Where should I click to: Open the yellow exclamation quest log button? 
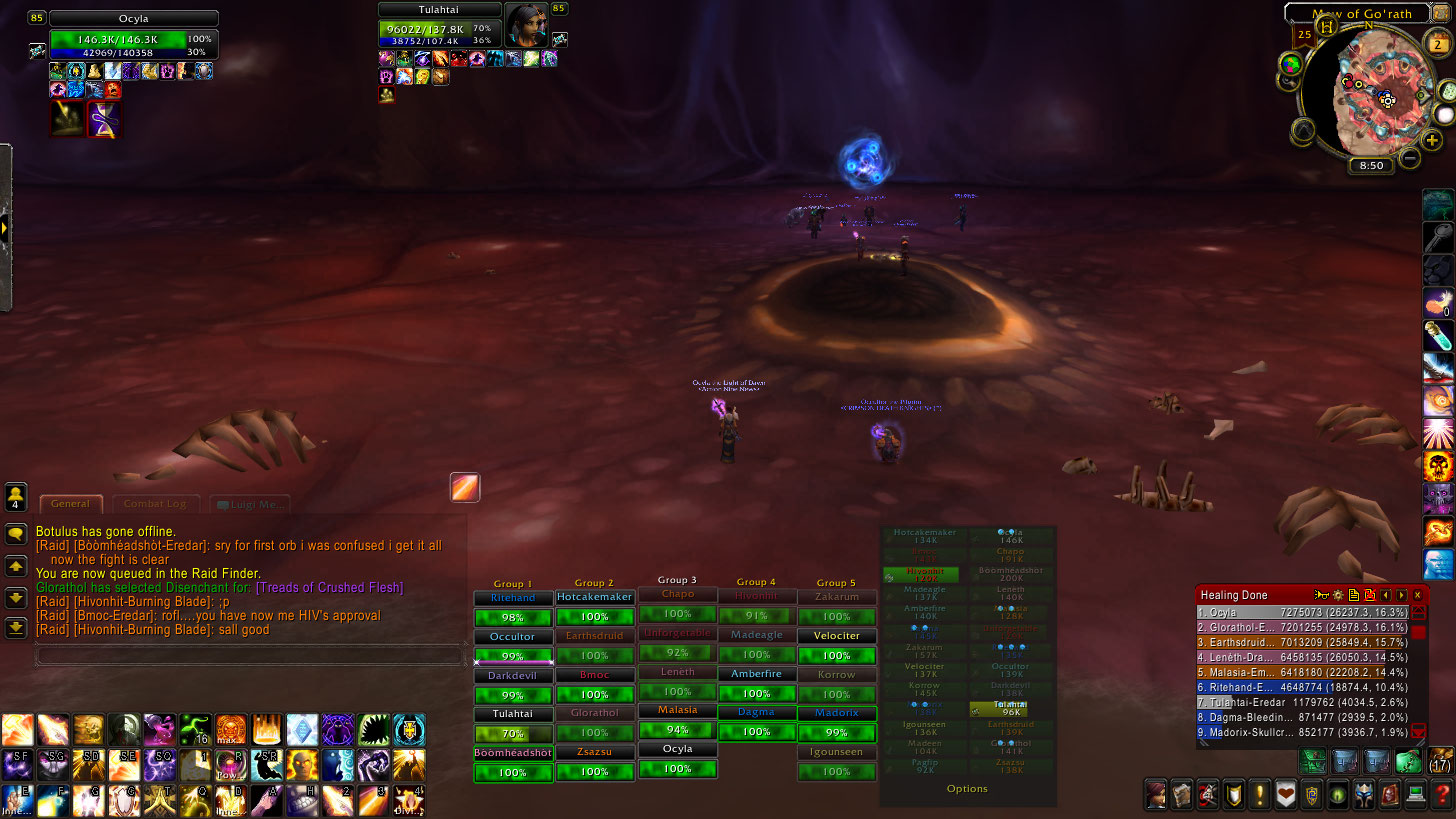click(1260, 795)
